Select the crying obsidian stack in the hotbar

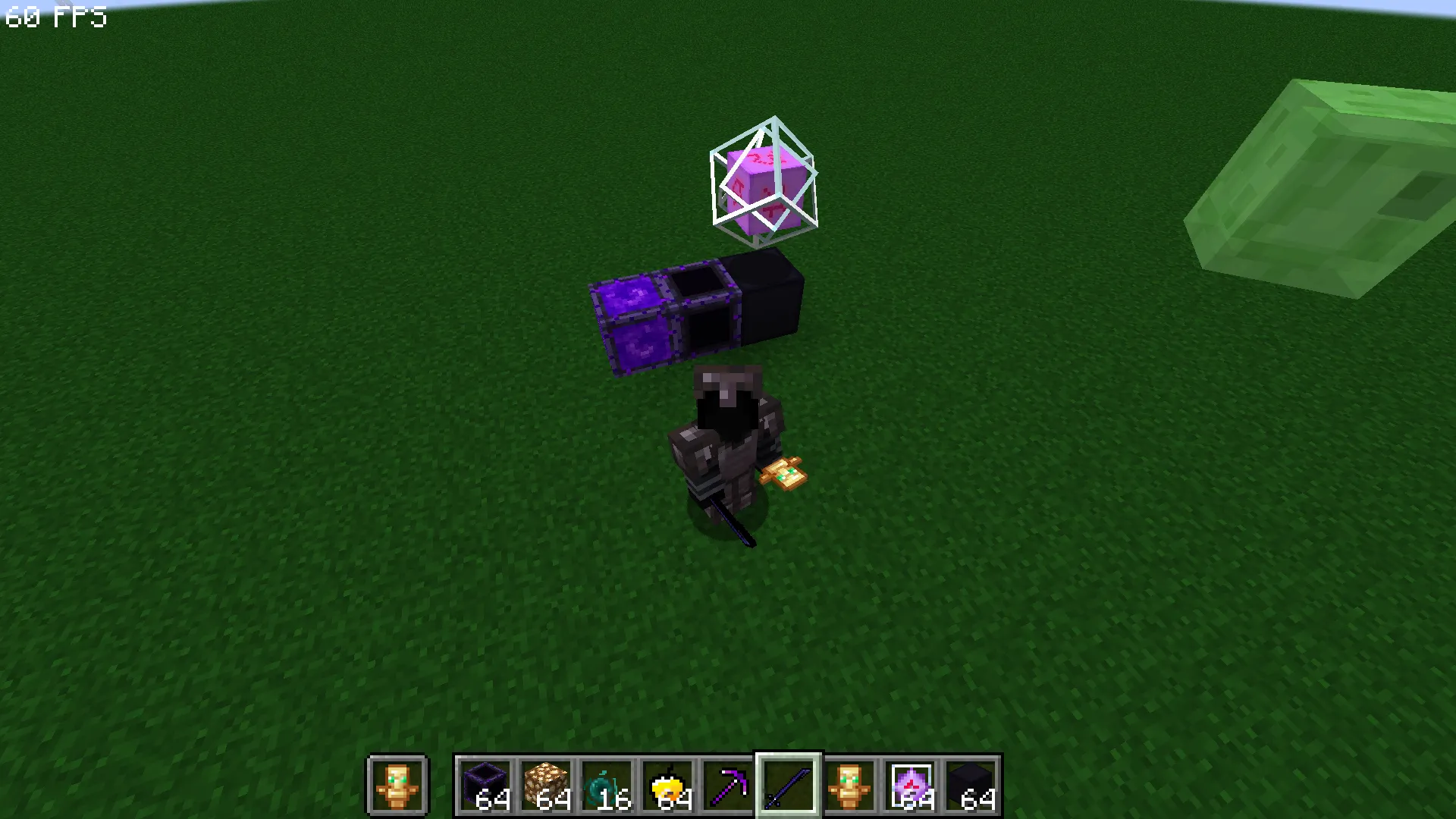point(486,786)
